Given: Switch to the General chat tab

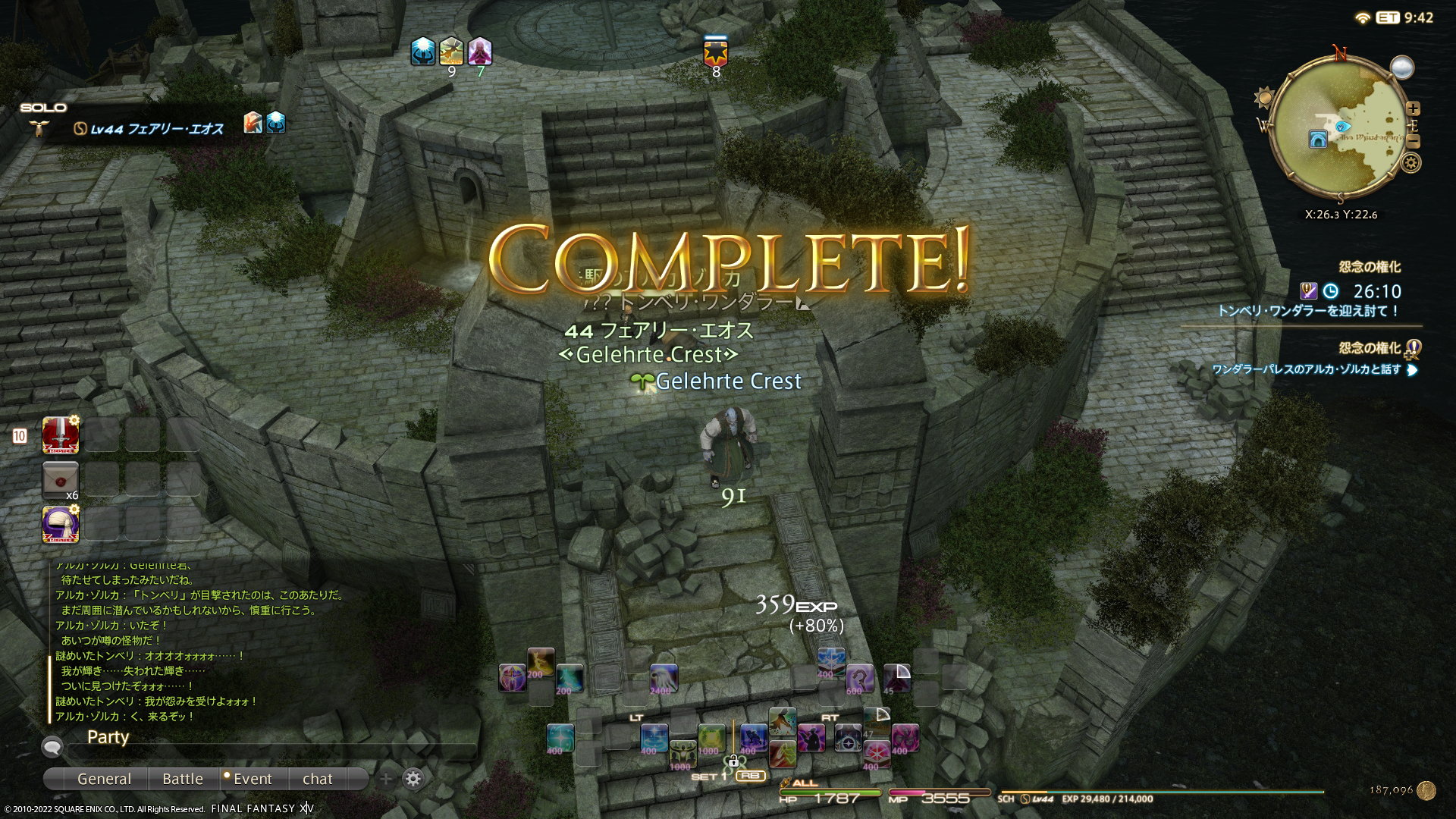Looking at the screenshot, I should [104, 779].
